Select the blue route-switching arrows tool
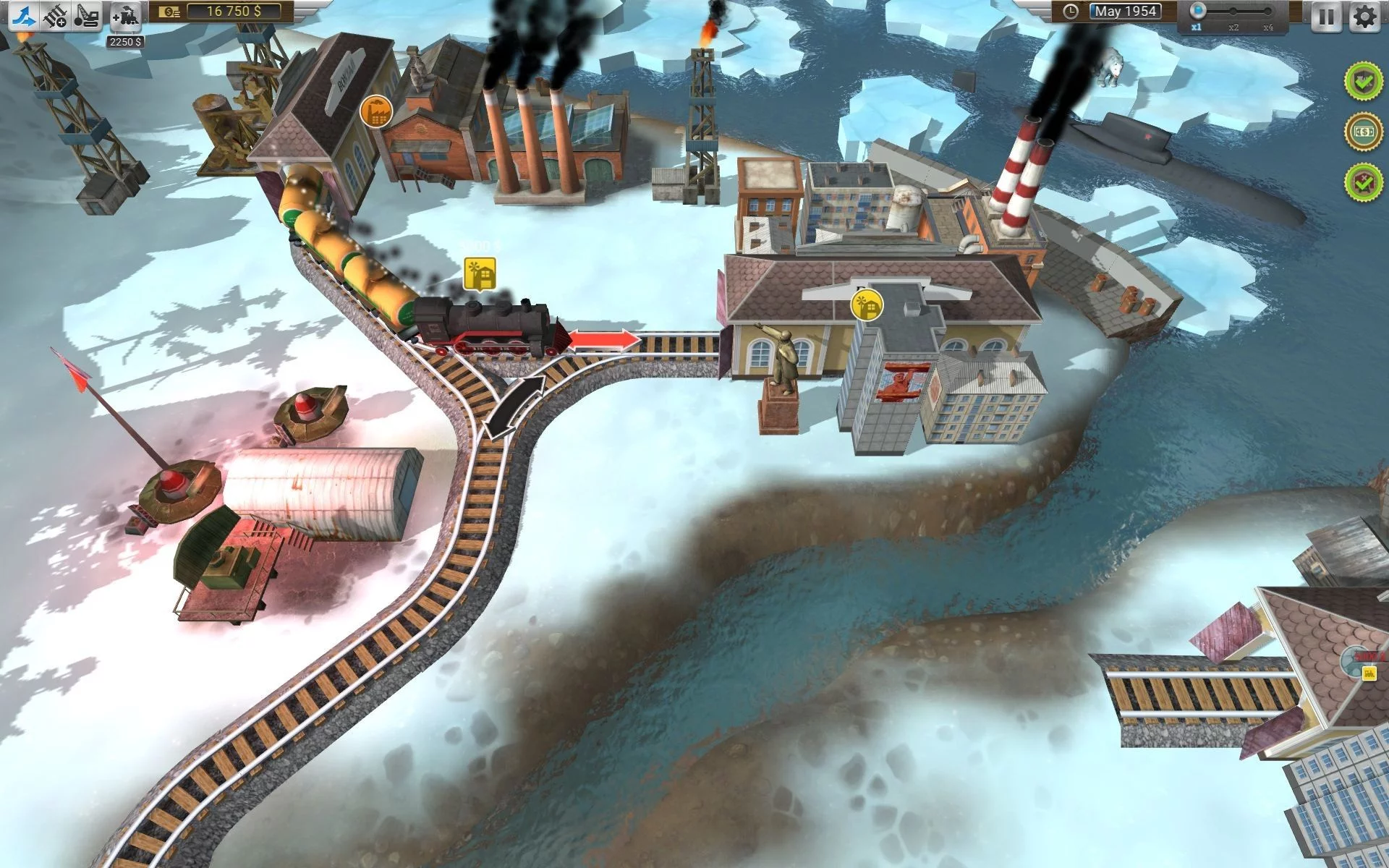Image resolution: width=1389 pixels, height=868 pixels. click(x=22, y=15)
